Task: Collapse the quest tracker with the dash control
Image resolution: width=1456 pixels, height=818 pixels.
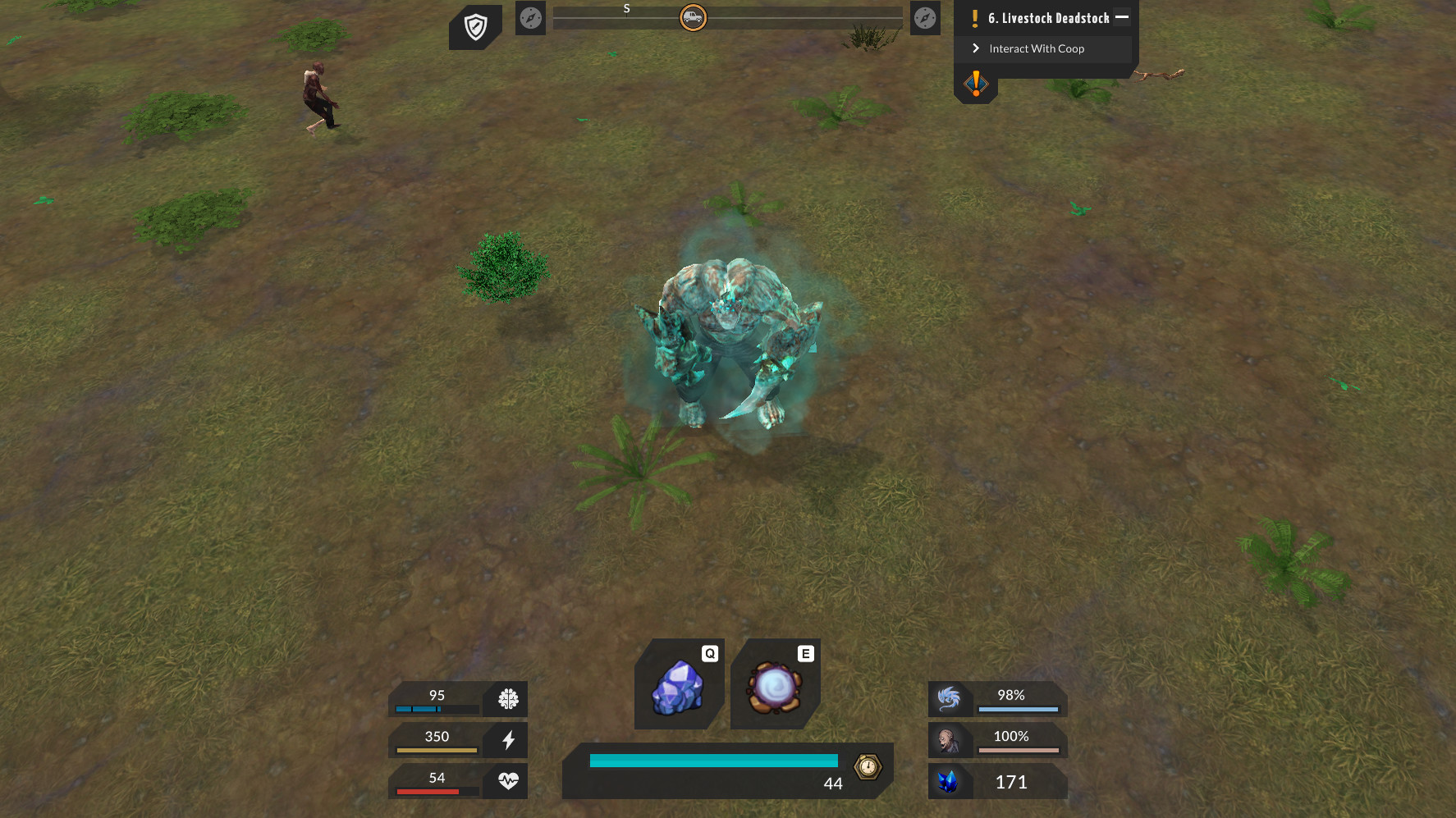Action: click(x=1121, y=16)
